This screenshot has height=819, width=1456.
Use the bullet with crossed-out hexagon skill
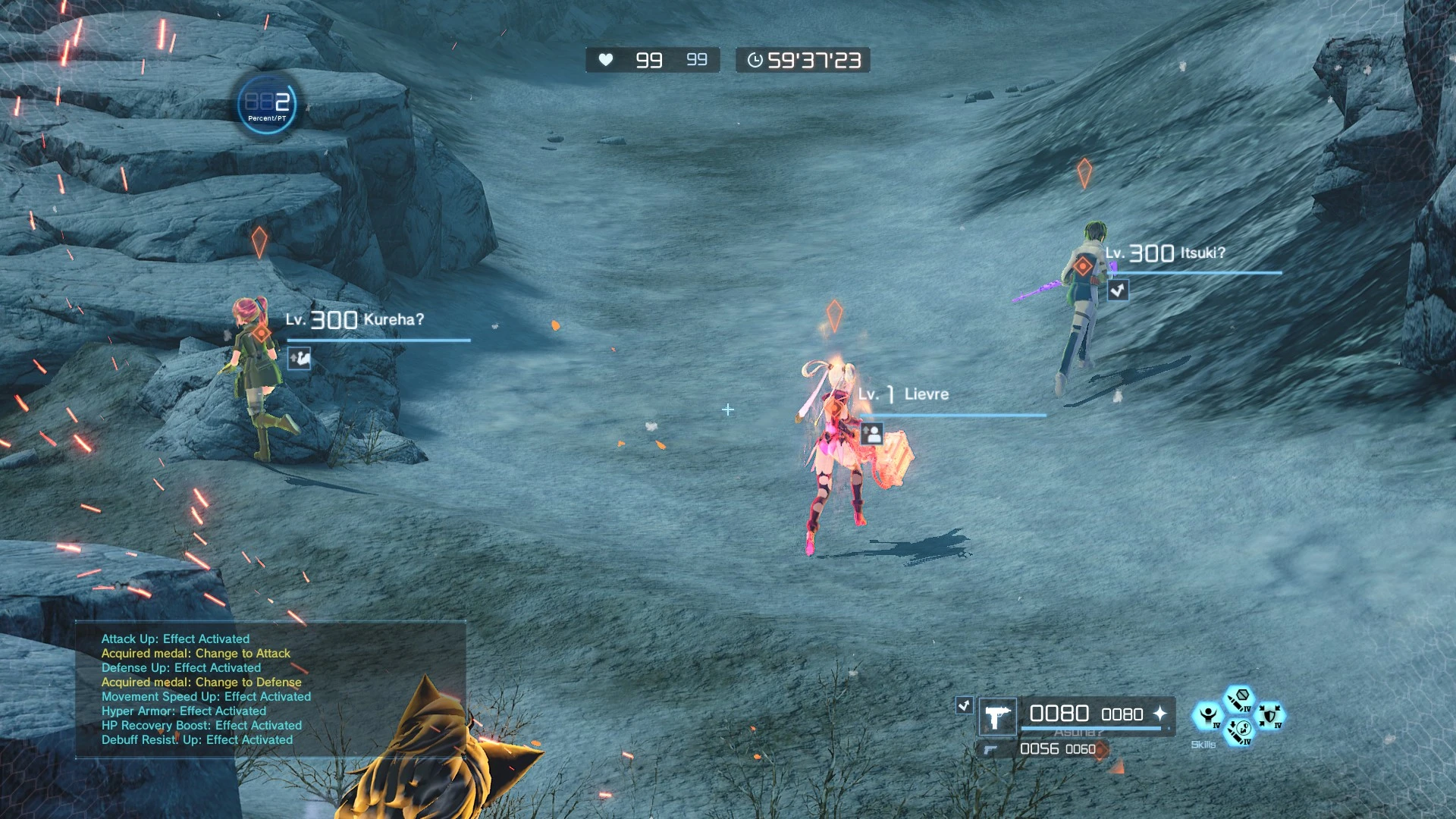(x=1240, y=698)
